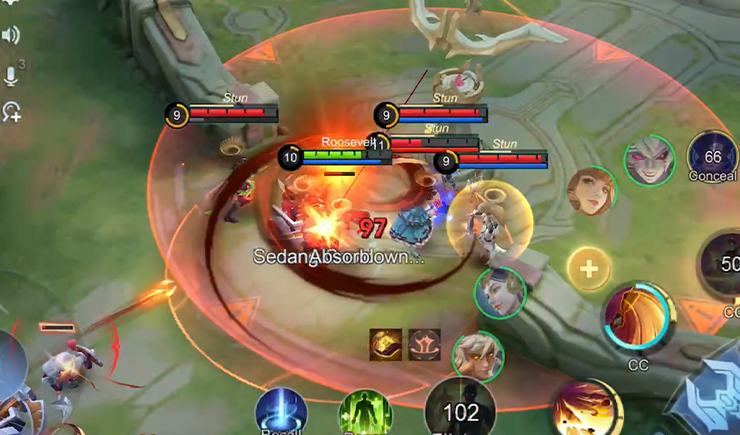Screen dimensions: 740x435
Task: Target the dark-haired crowned hero portrait
Action: tap(499, 294)
